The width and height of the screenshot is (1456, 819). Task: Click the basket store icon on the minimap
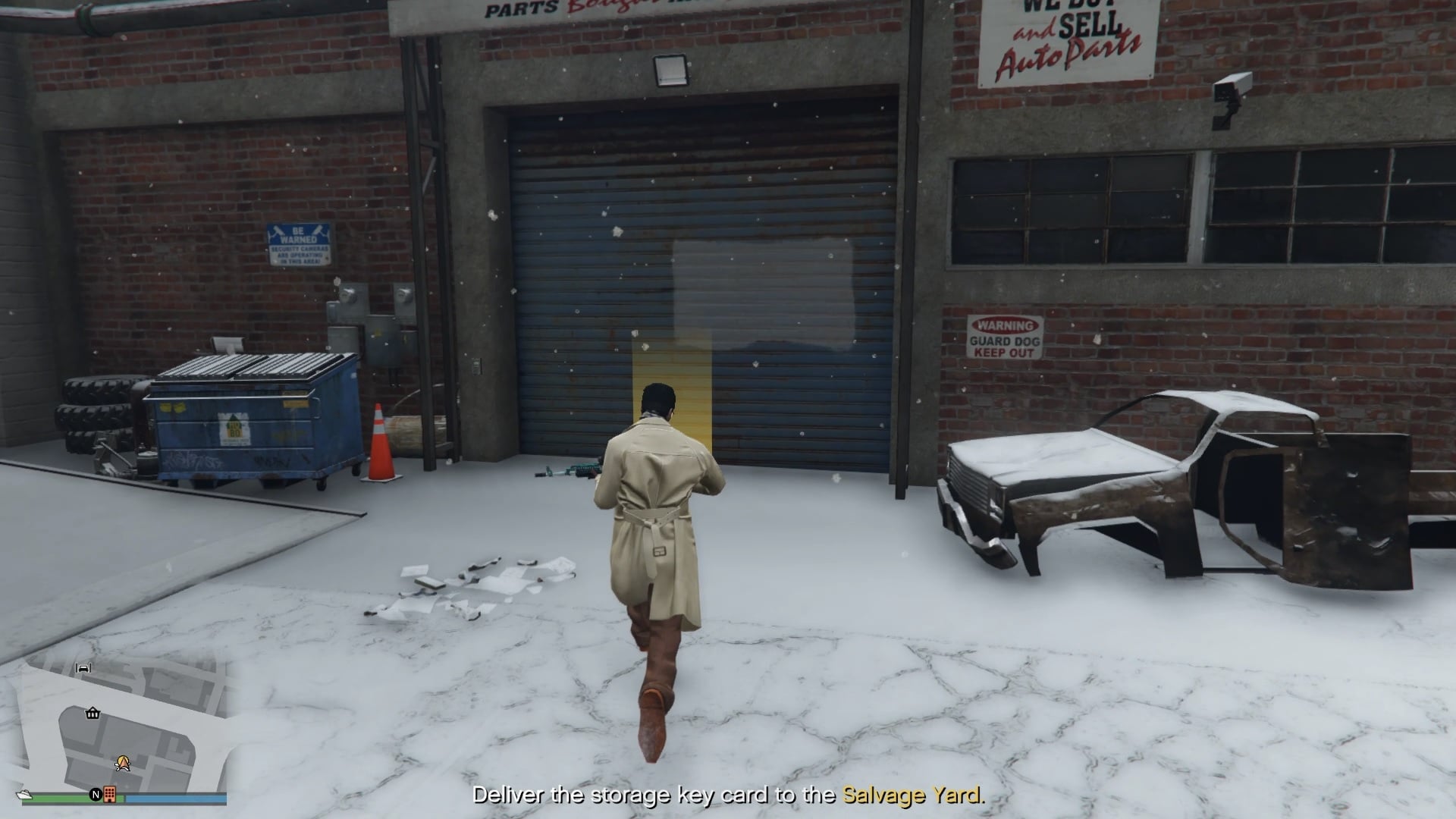(x=93, y=714)
